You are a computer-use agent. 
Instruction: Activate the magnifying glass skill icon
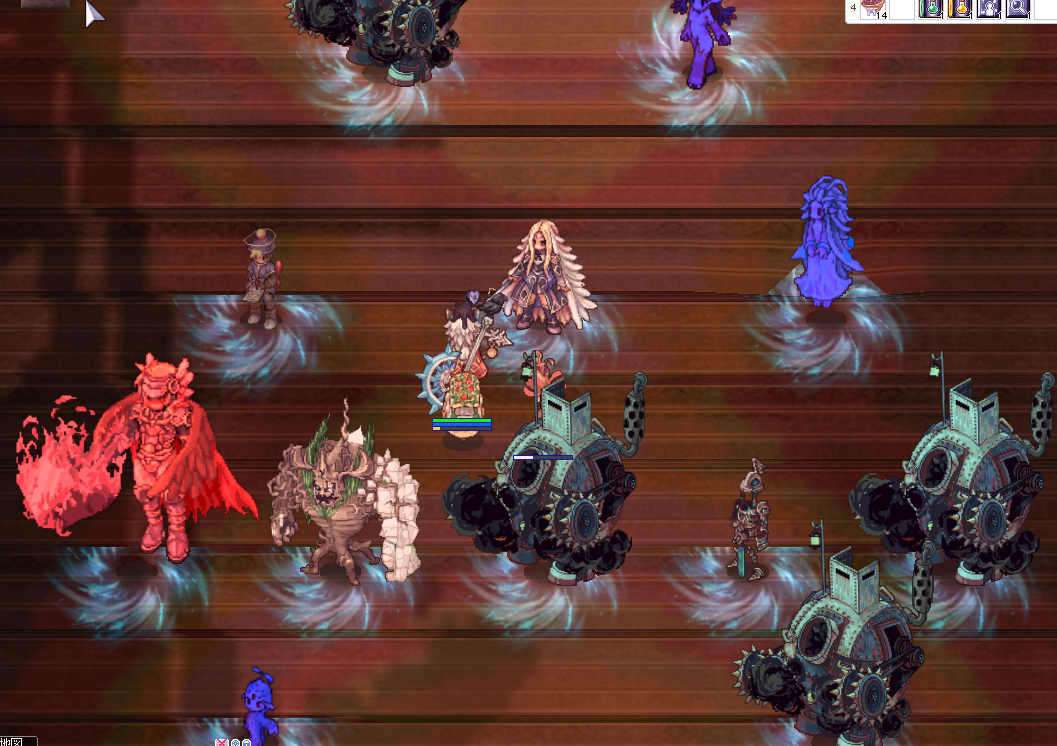(1018, 9)
